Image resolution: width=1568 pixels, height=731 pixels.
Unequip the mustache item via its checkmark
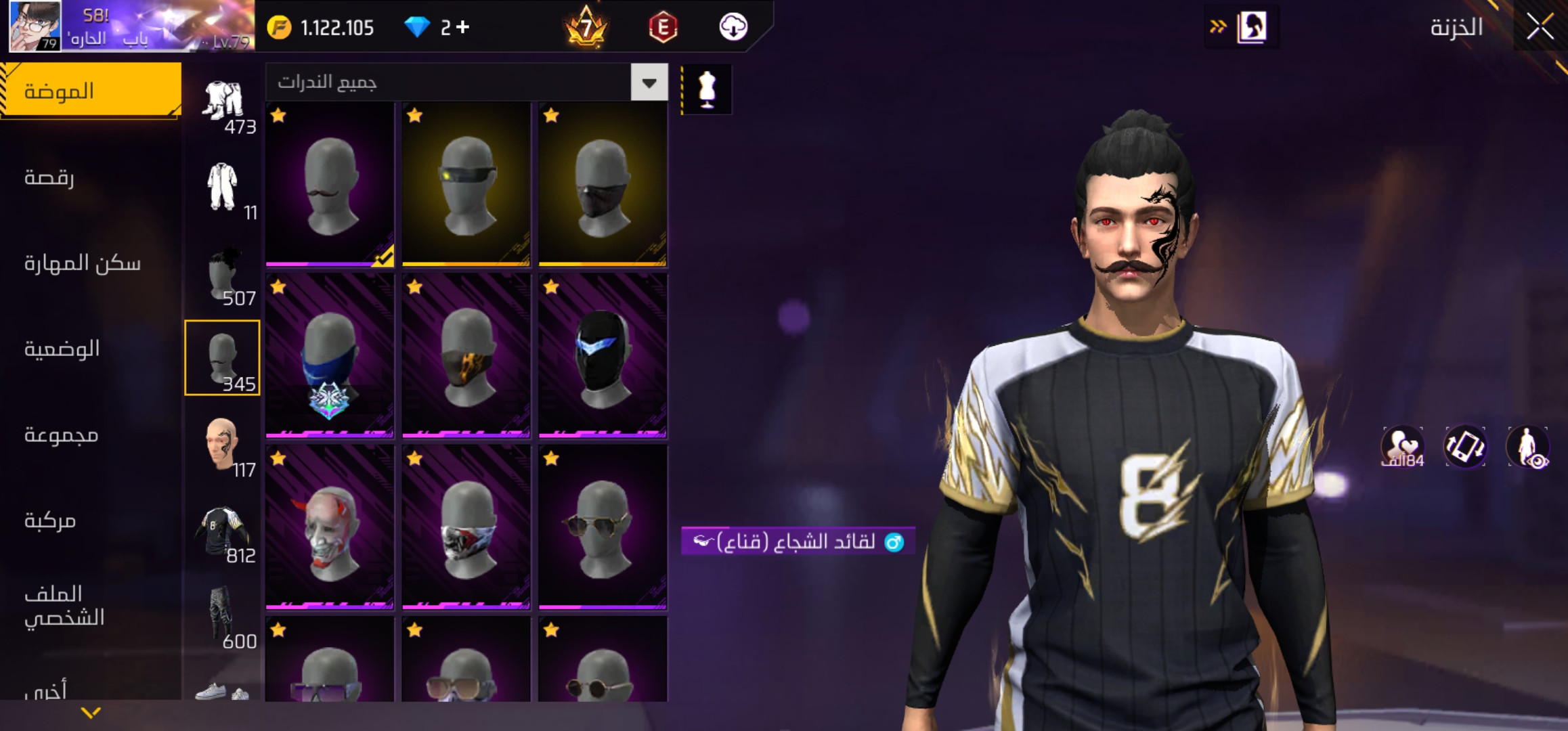(384, 256)
